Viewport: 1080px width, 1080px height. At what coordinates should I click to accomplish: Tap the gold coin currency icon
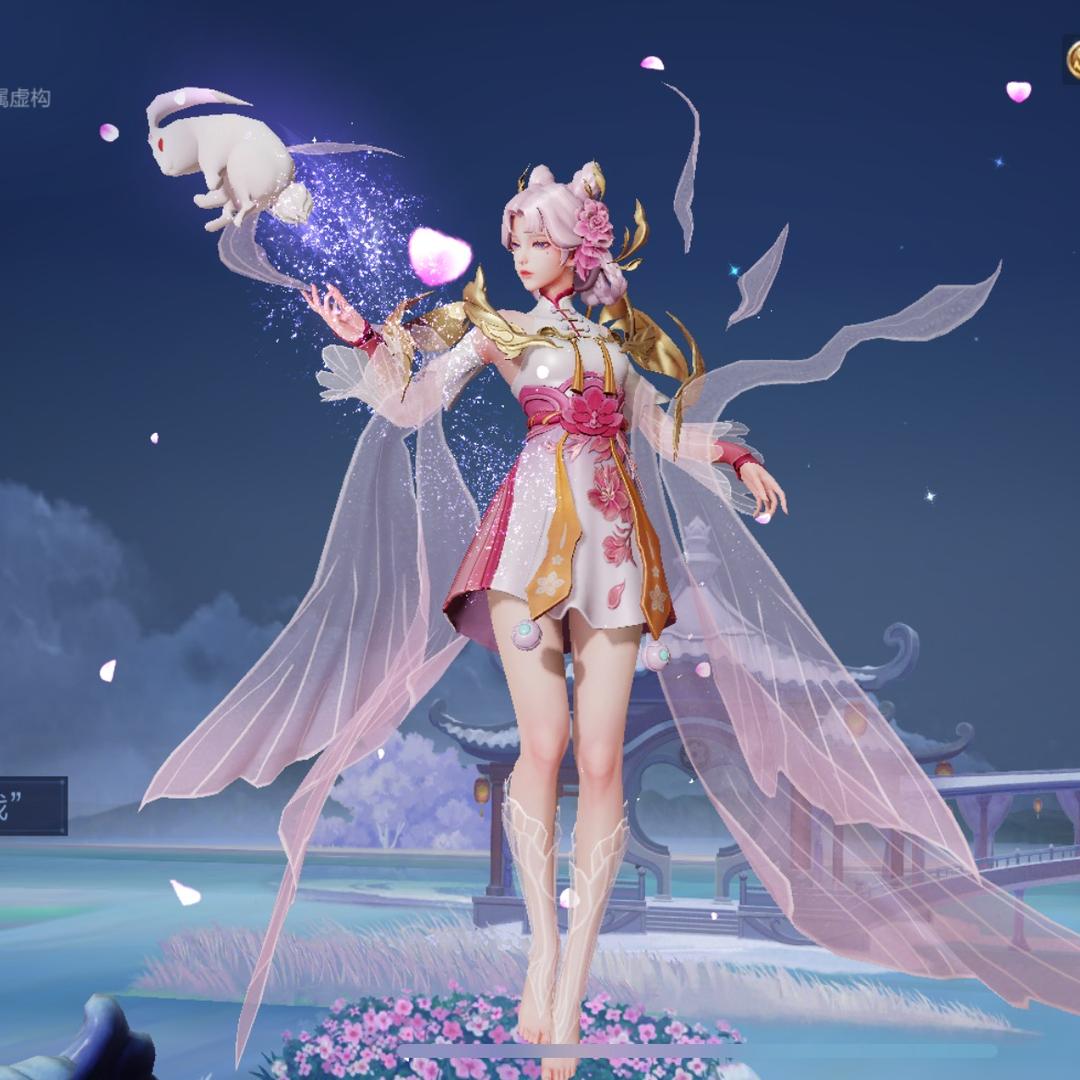tap(1073, 60)
